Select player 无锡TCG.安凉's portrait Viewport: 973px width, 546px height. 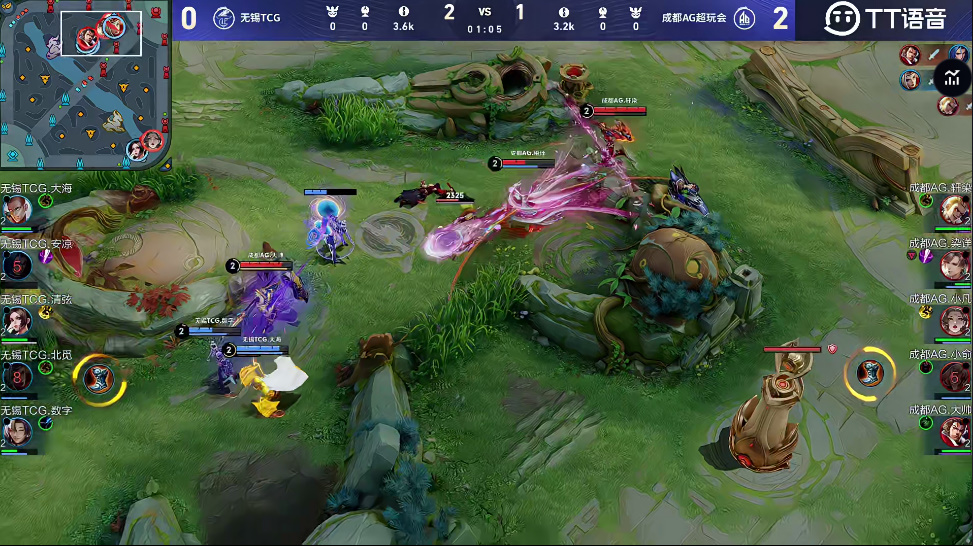point(17,265)
